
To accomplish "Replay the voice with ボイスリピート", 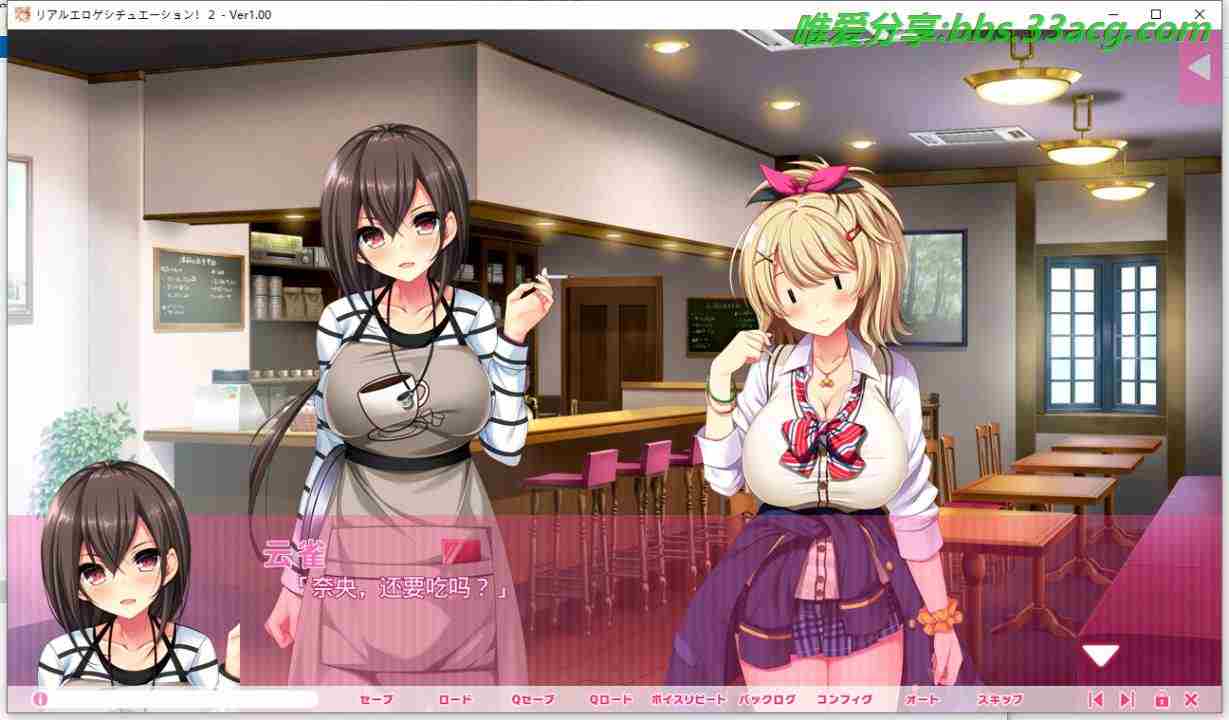I will 688,700.
